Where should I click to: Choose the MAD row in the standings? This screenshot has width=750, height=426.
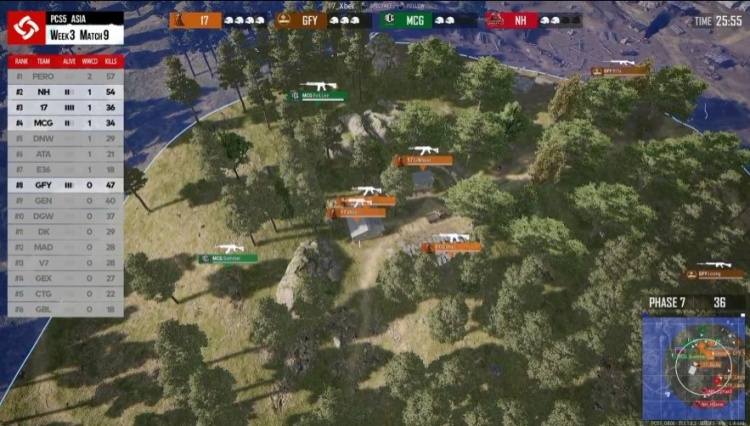pyautogui.click(x=66, y=247)
